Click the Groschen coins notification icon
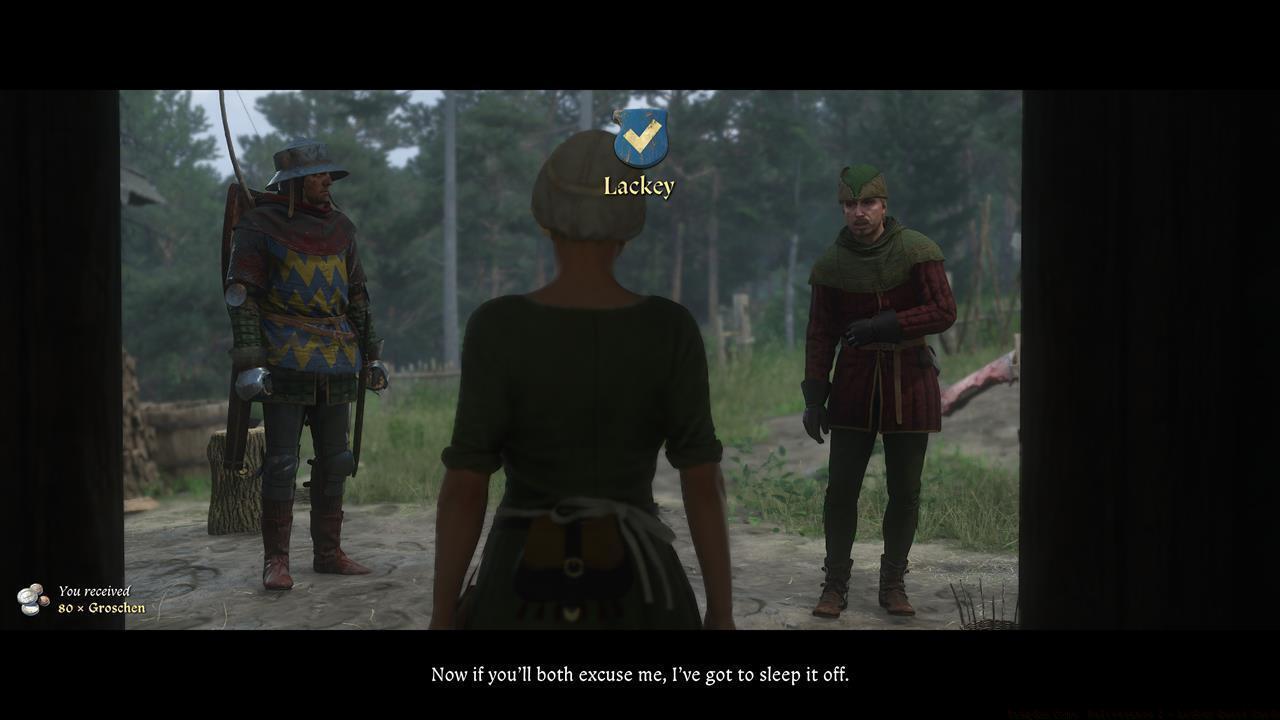 click(32, 600)
